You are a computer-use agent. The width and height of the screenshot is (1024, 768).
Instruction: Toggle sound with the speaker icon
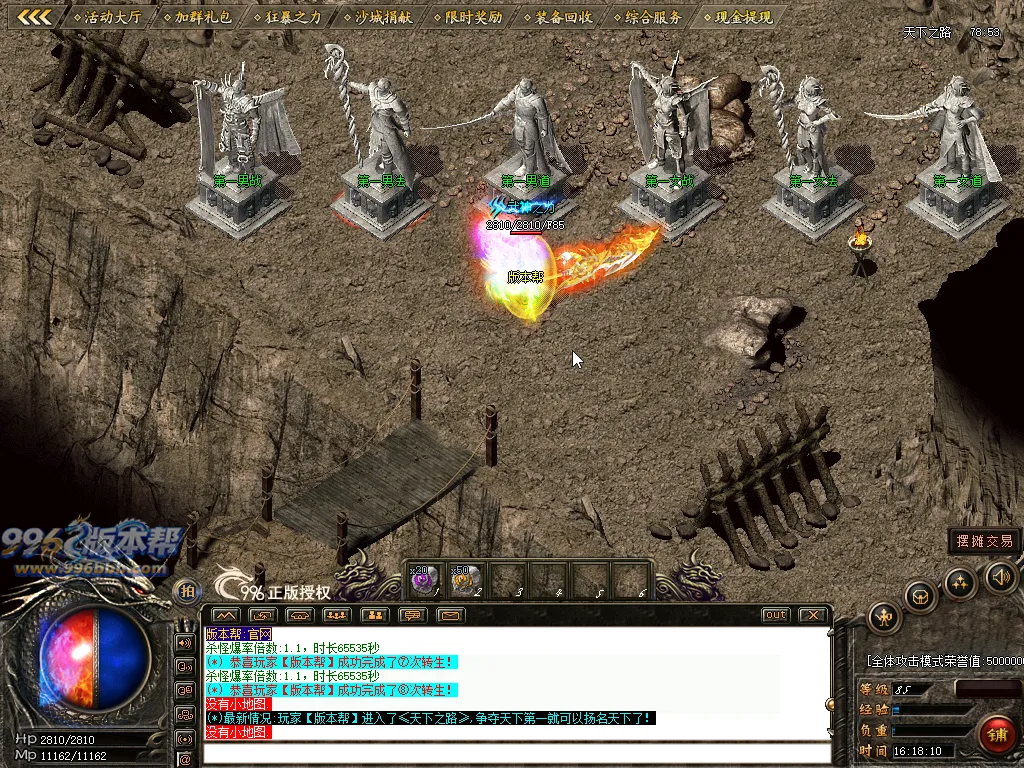coord(1000,576)
